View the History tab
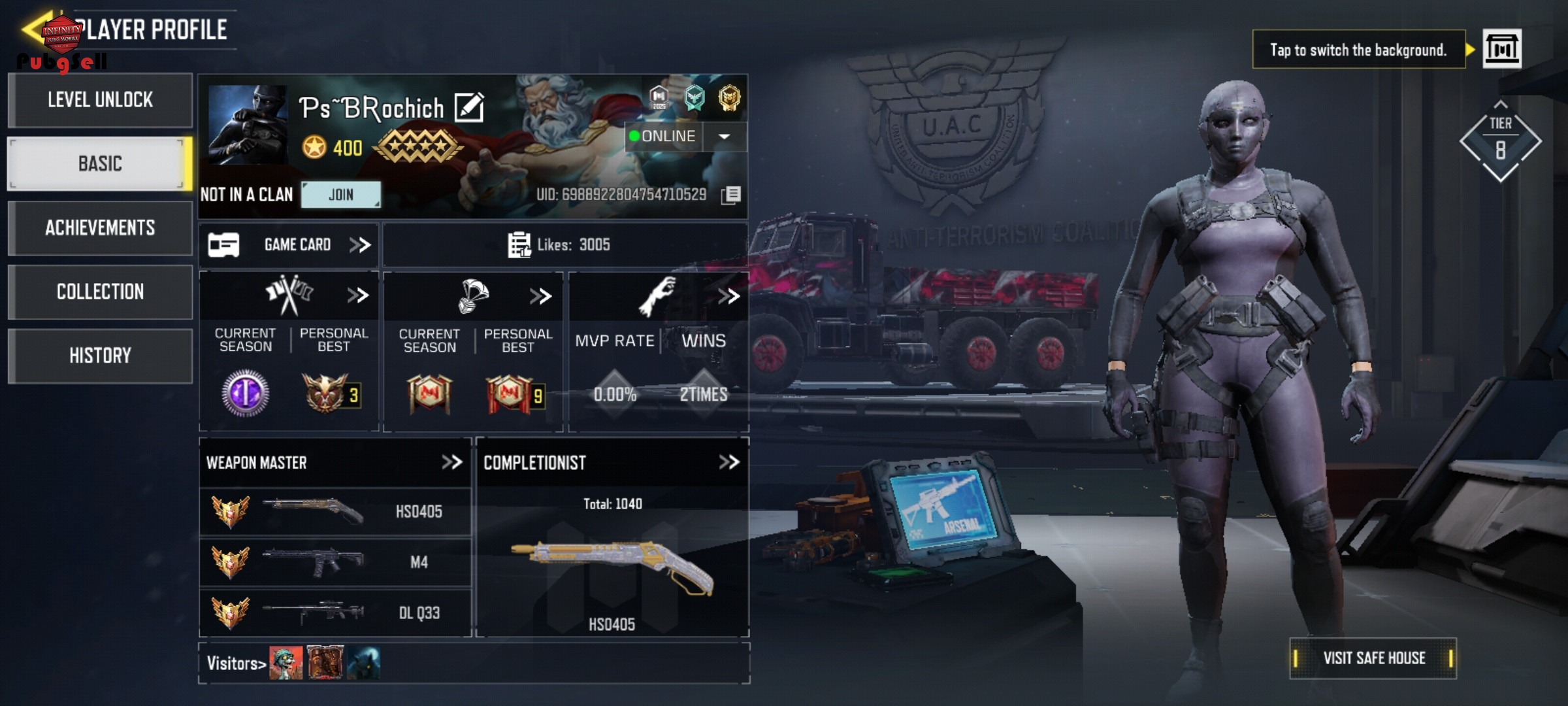This screenshot has height=706, width=1568. click(x=100, y=356)
